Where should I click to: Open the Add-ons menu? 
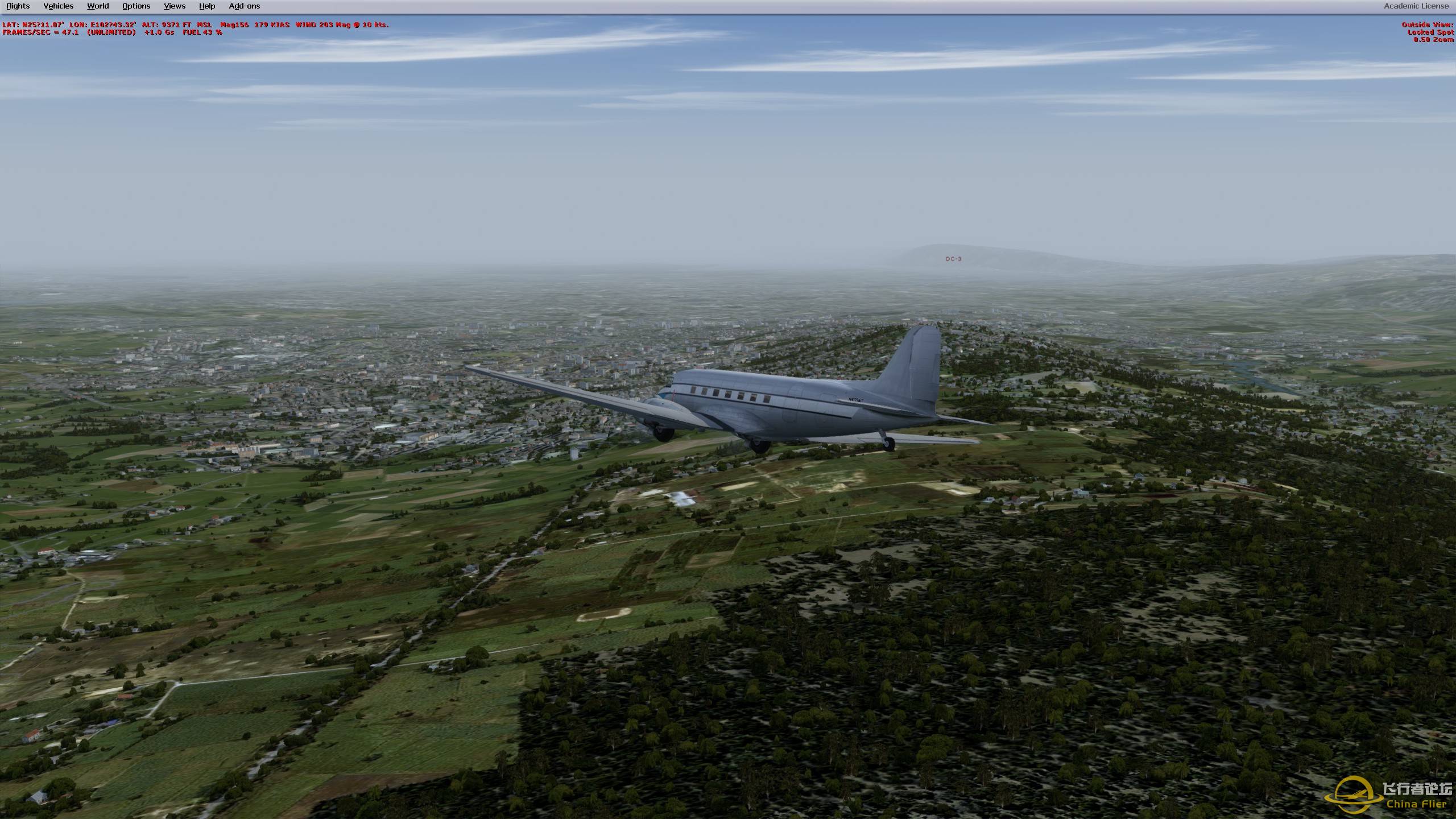(244, 6)
